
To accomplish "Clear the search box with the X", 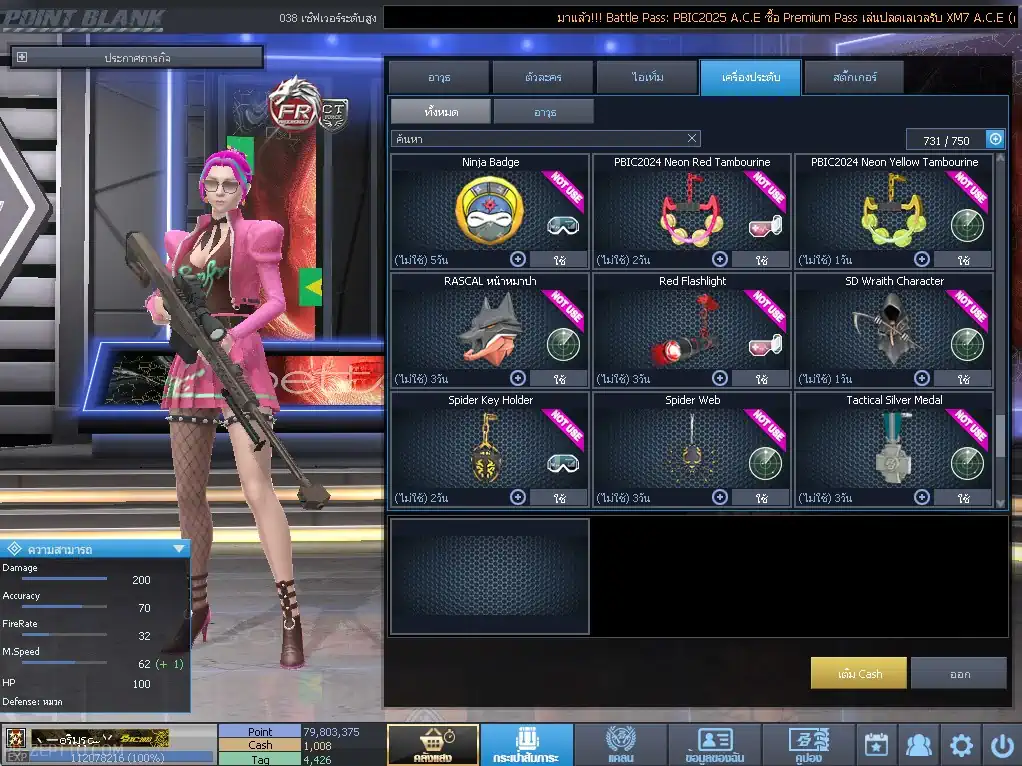I will coord(692,138).
